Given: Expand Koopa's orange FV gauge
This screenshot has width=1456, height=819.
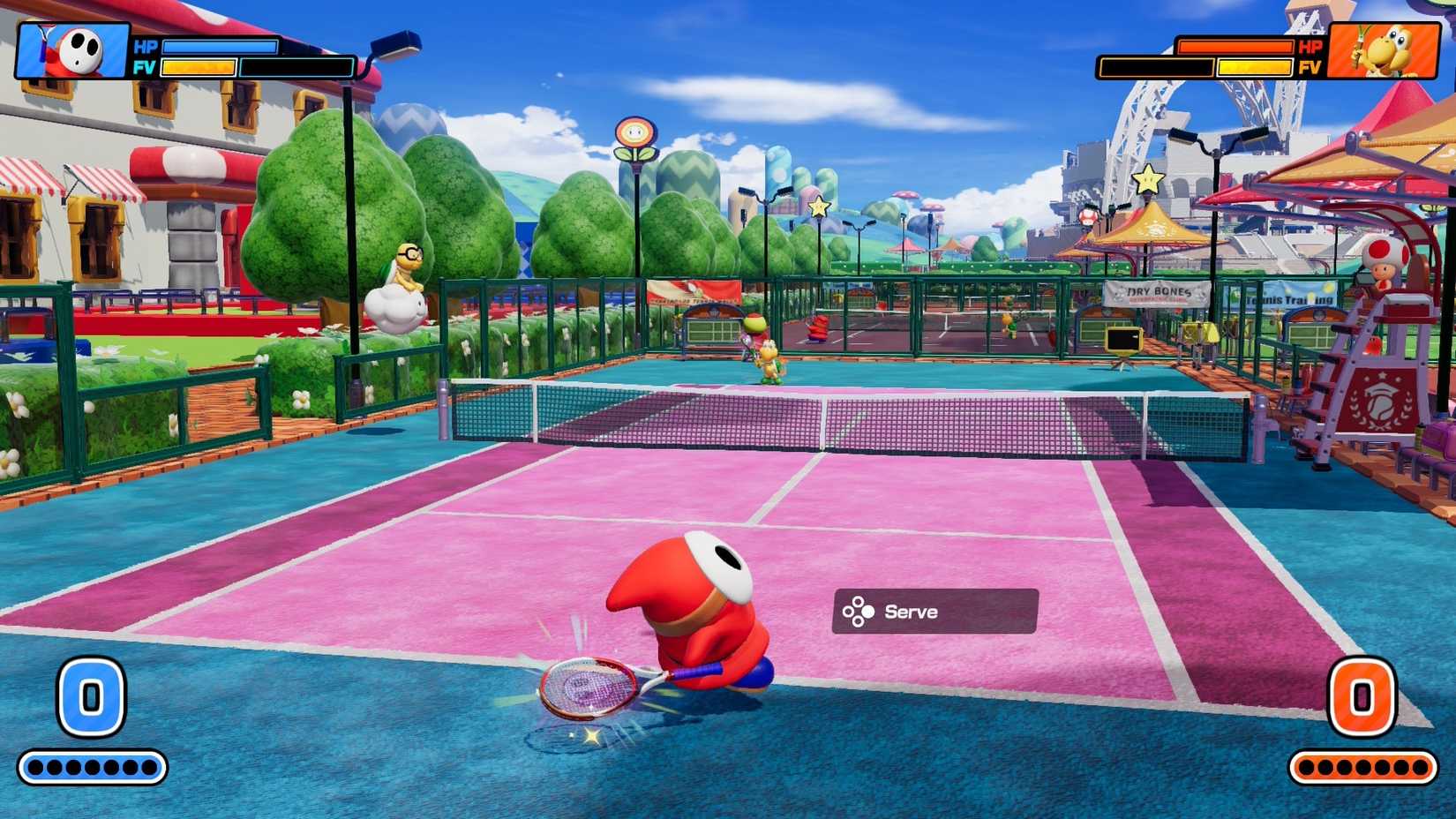Looking at the screenshot, I should pos(1256,68).
